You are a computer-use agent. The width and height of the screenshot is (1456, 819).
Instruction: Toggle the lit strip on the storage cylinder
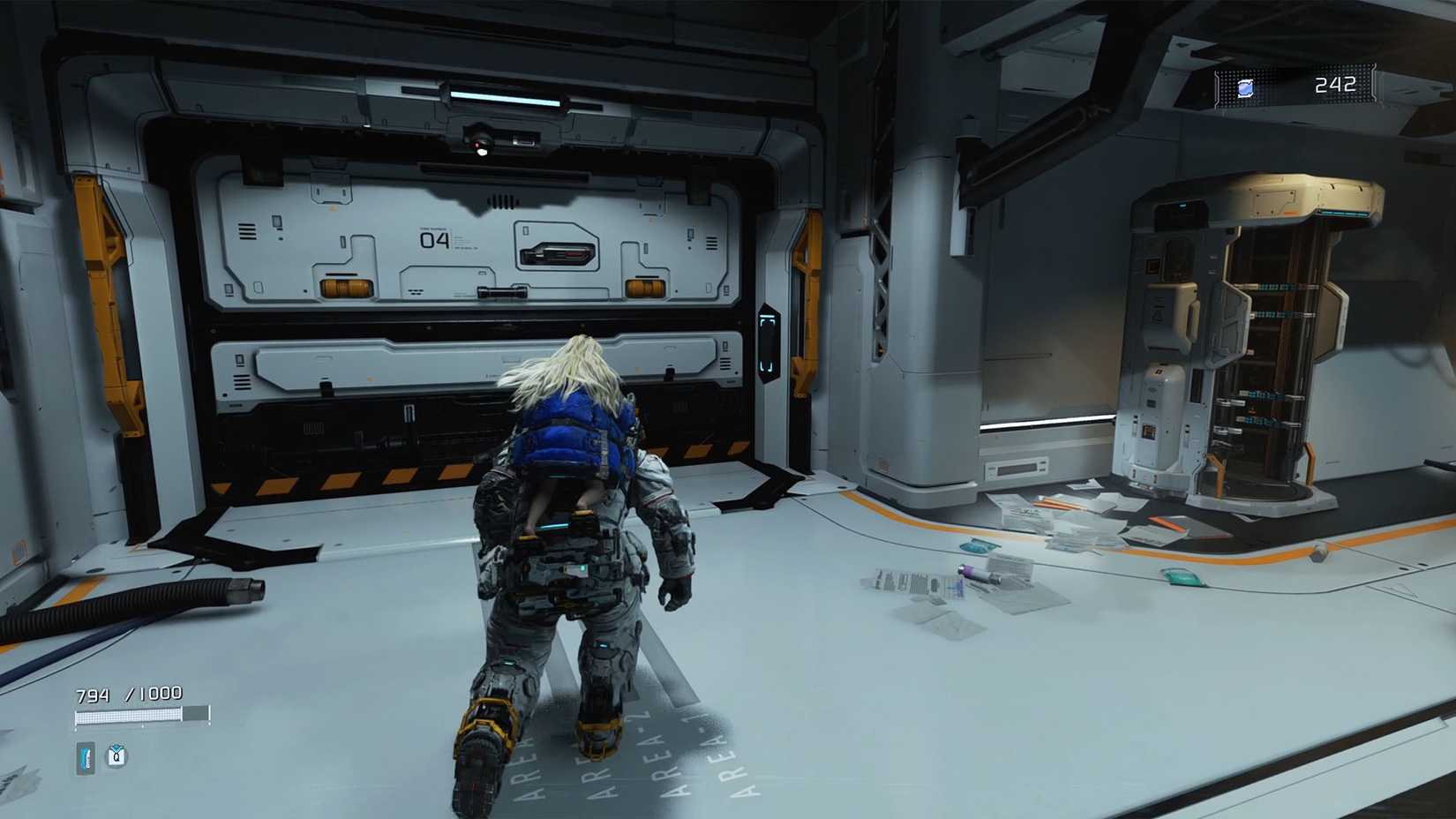tap(1341, 212)
